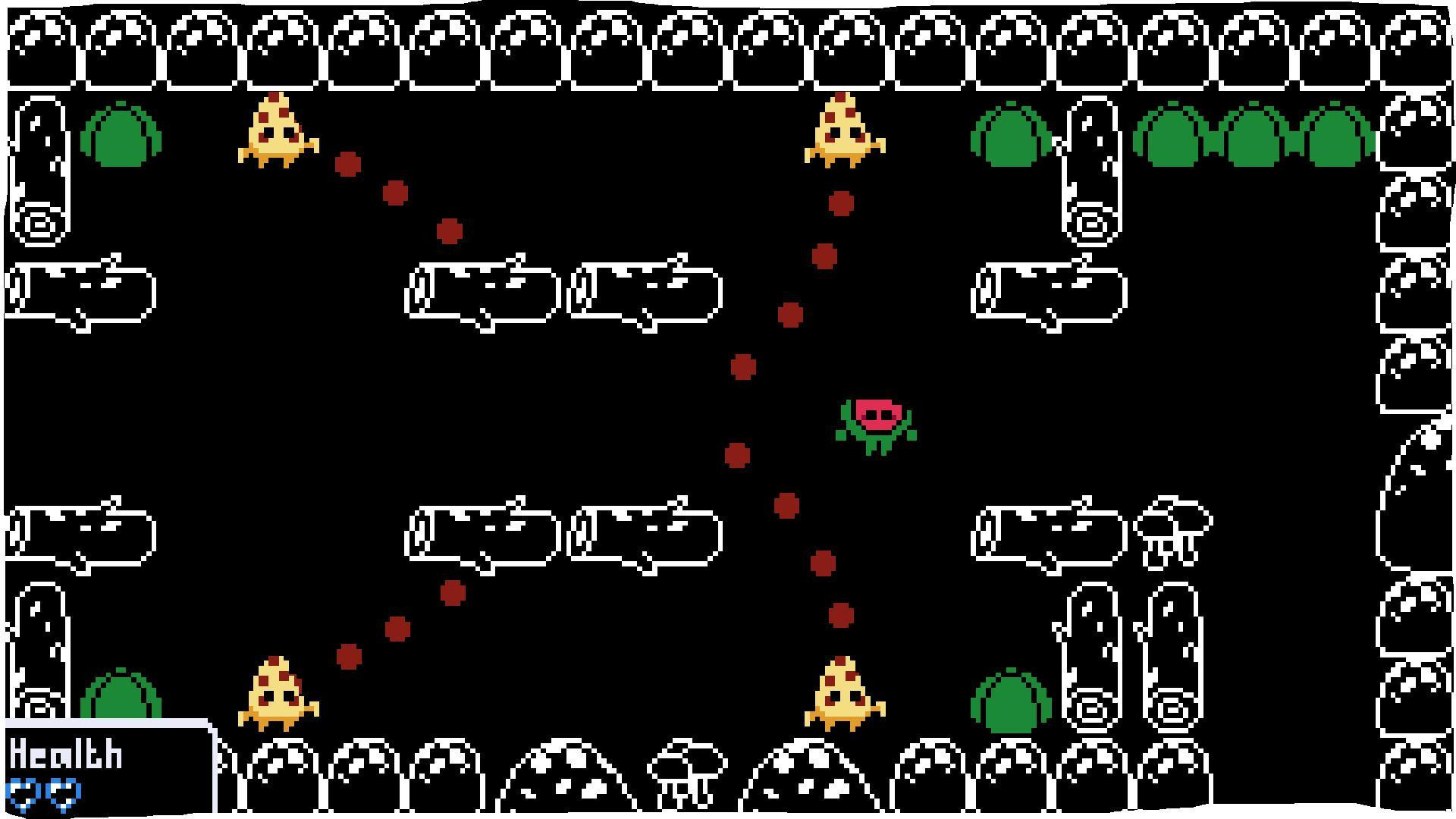
Task: Select the top-left pizza slice enemy
Action: point(277,129)
